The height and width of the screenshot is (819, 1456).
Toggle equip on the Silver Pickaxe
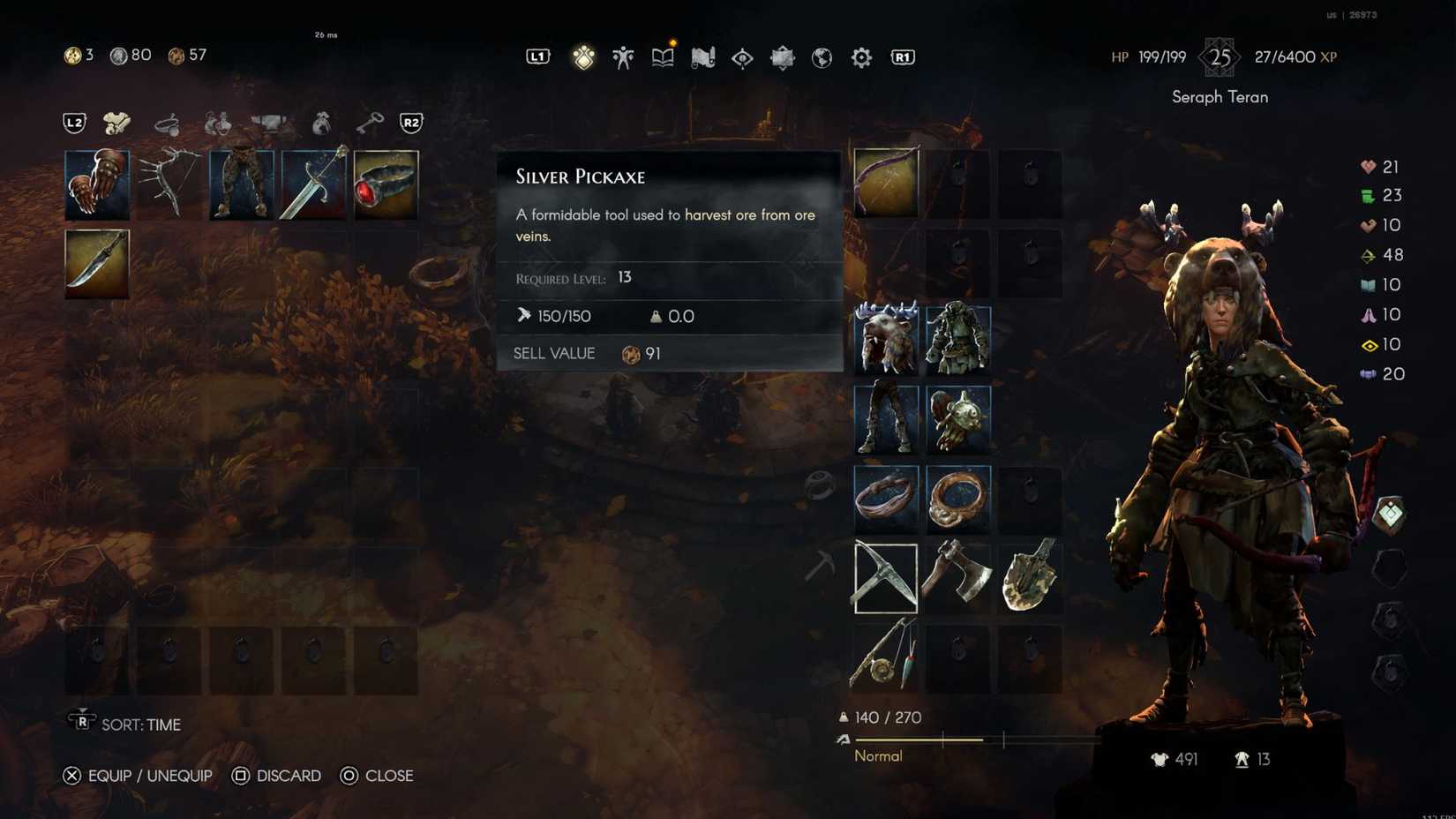[x=885, y=578]
